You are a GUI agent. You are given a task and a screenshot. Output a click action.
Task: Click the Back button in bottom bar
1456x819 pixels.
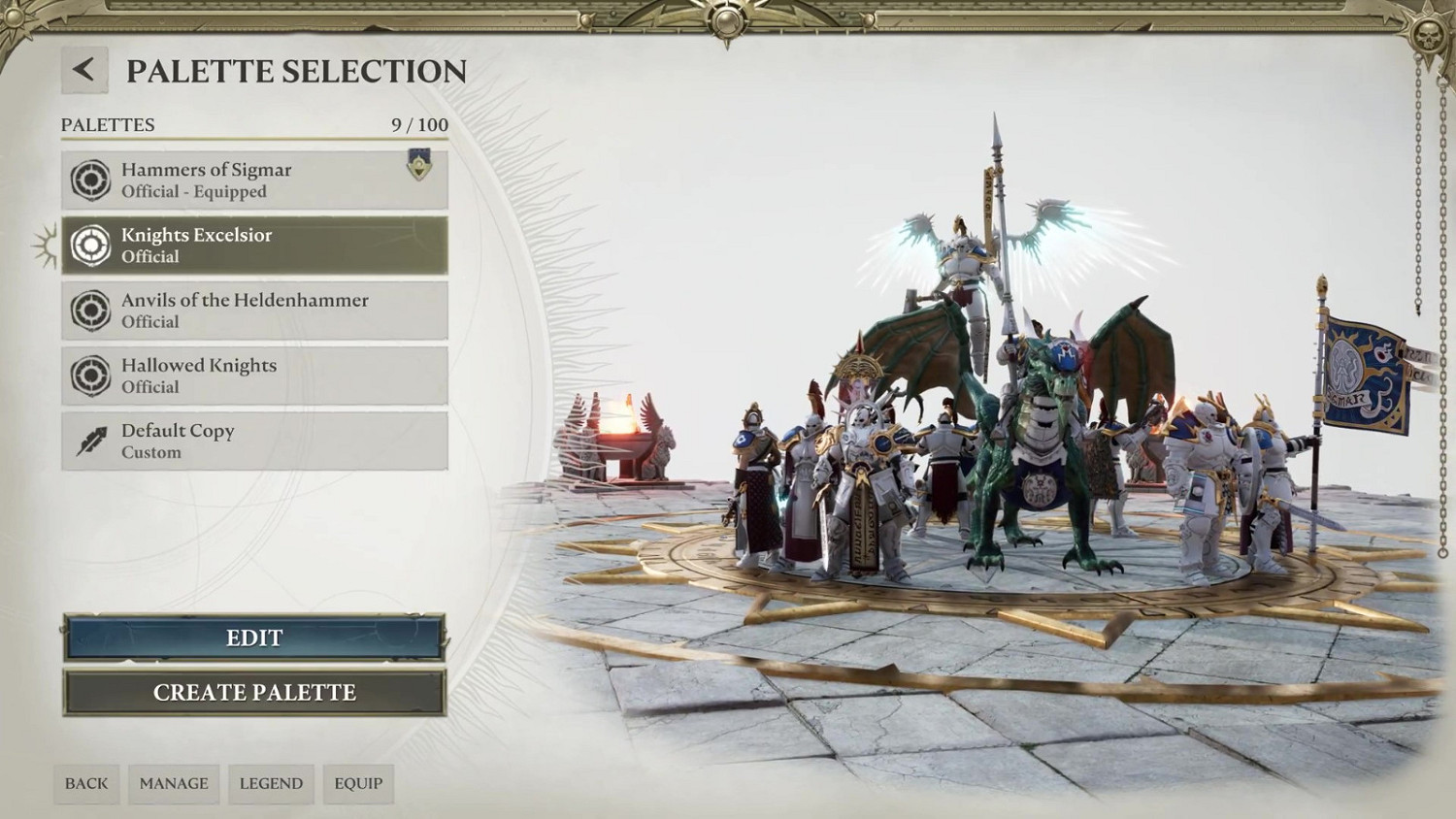pos(86,783)
